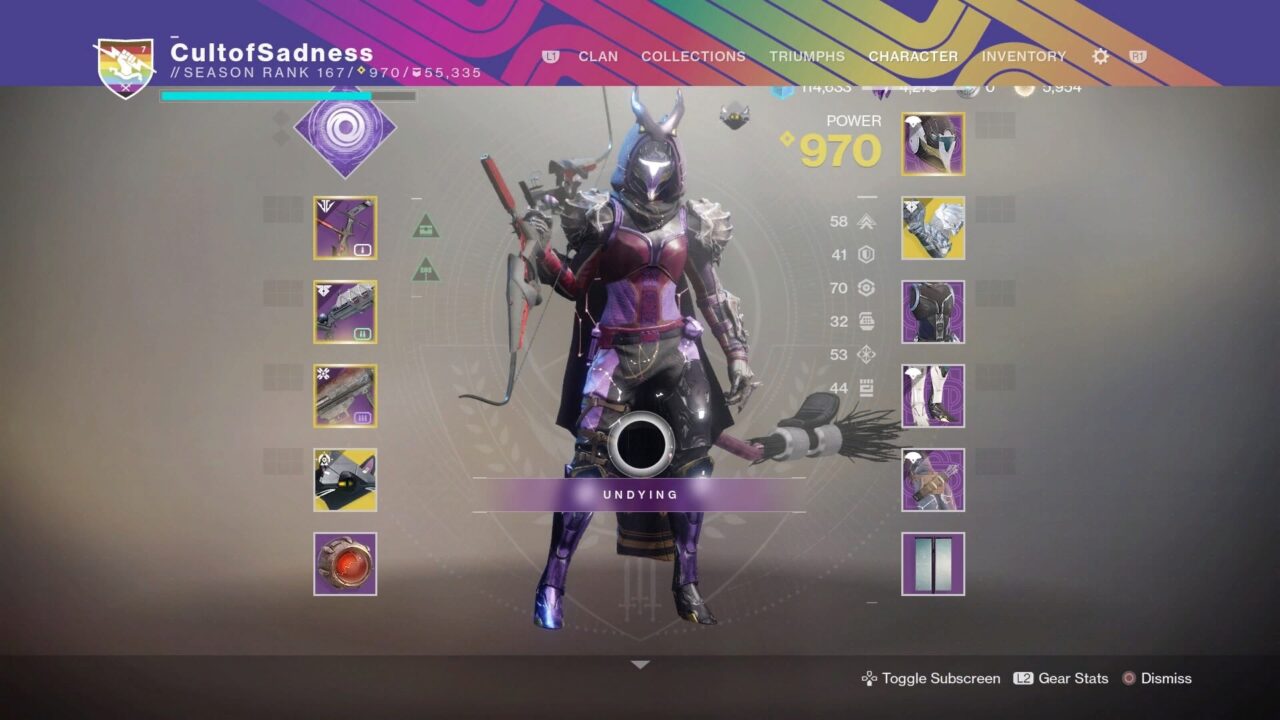This screenshot has width=1280, height=720.
Task: Inspect the equipped kinetic bow
Action: 346,229
